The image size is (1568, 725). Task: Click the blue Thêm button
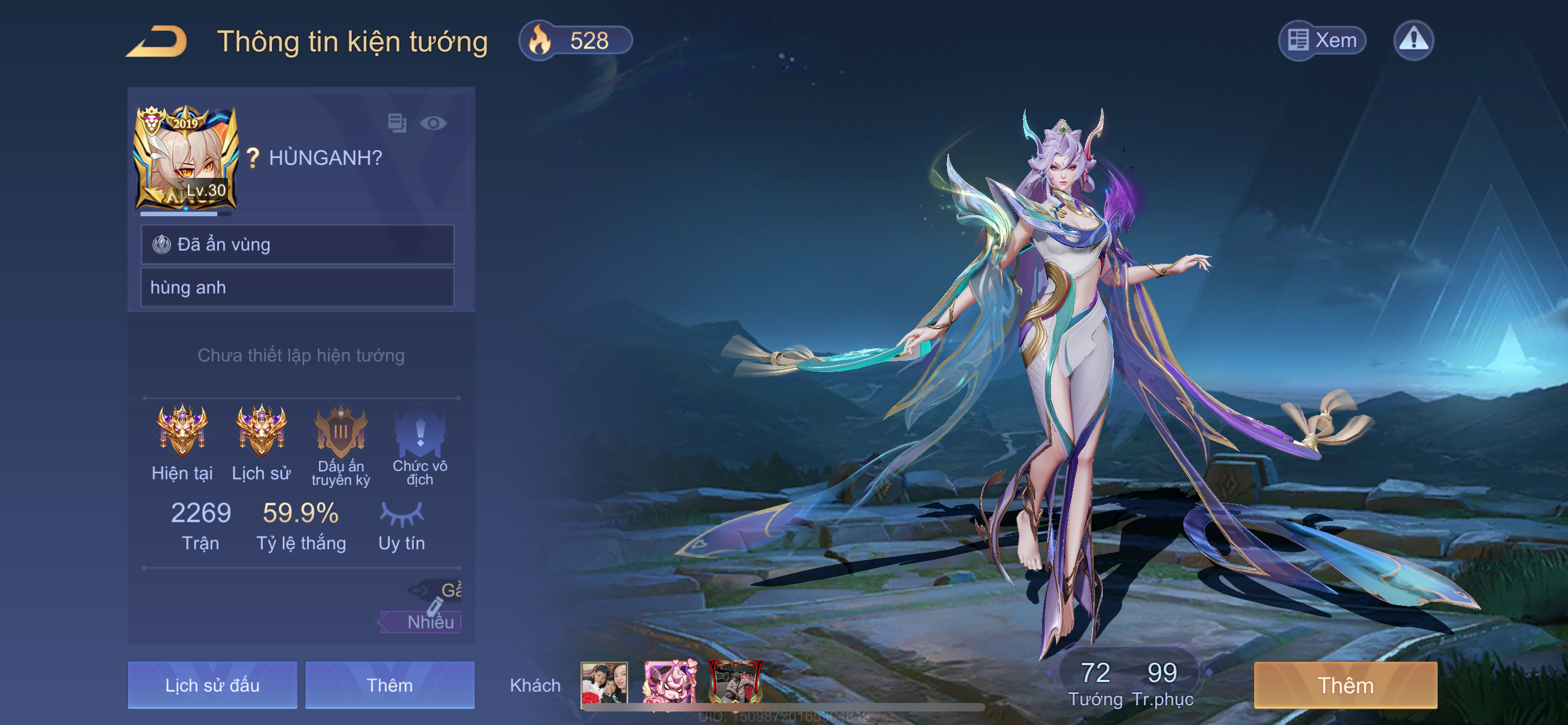pyautogui.click(x=389, y=685)
